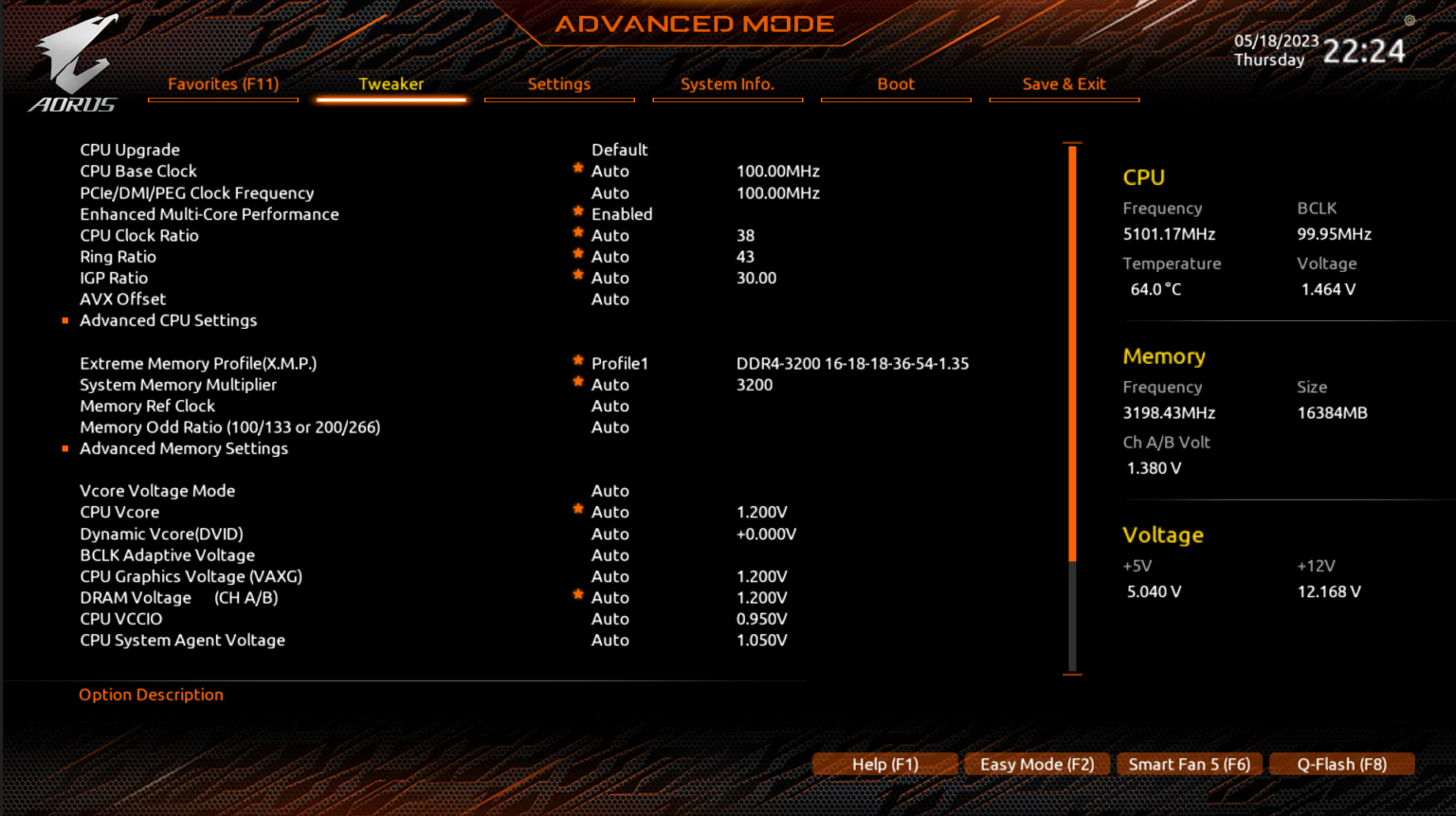
Task: Click the star next to Extreme Memory Profile(X.M.P.)
Action: (577, 359)
